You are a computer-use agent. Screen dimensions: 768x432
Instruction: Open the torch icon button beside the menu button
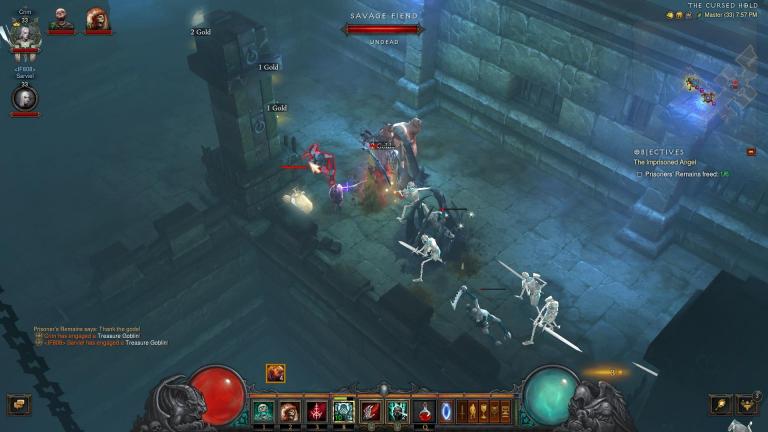point(720,404)
